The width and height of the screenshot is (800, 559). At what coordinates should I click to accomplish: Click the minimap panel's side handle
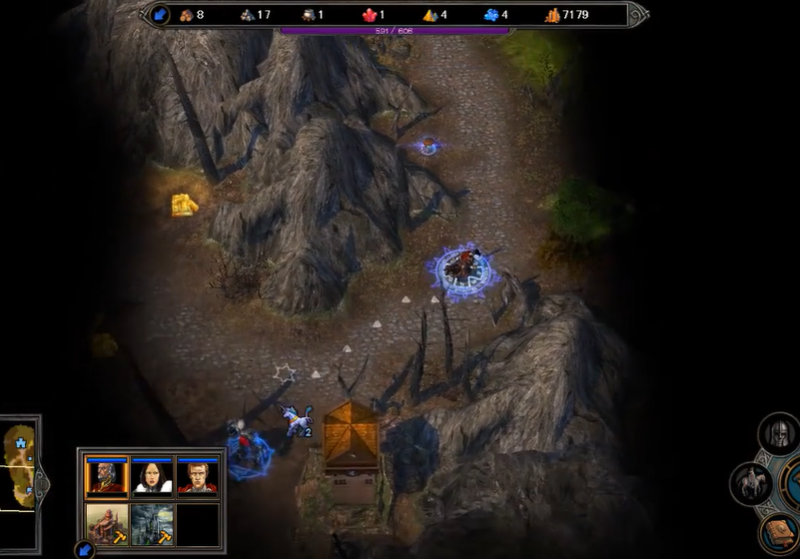click(x=41, y=483)
